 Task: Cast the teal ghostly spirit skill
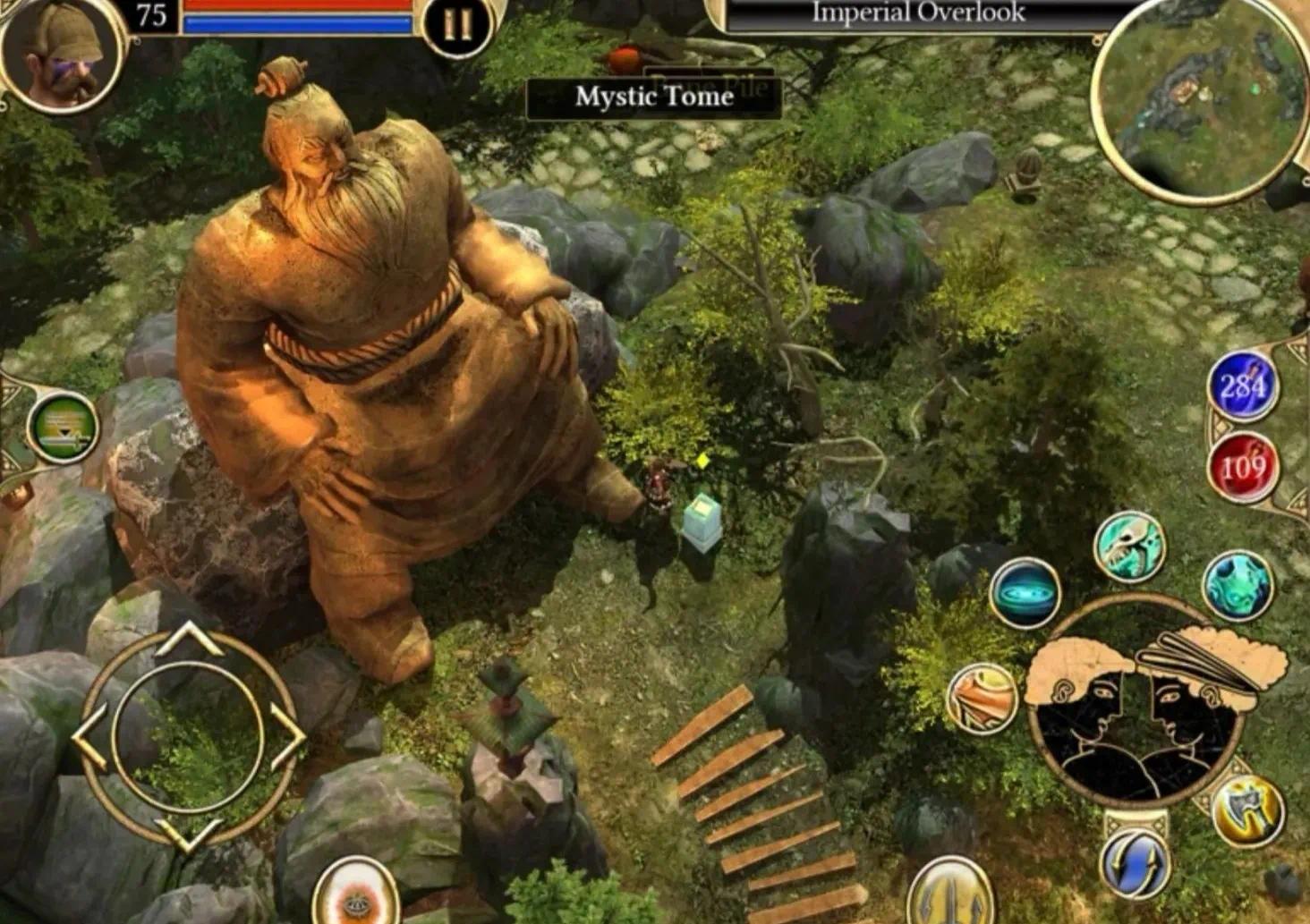[x=1238, y=586]
